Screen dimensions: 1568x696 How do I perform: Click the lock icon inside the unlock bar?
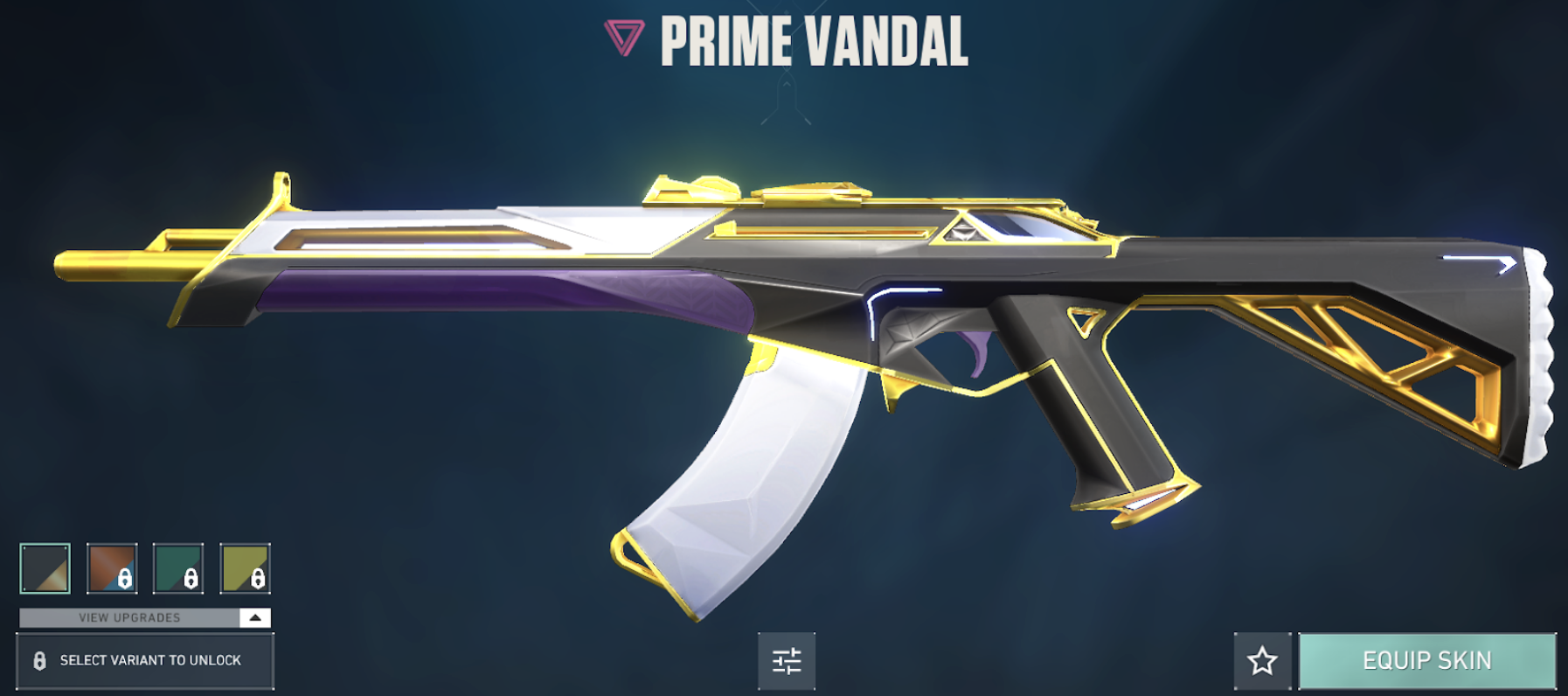click(x=38, y=662)
